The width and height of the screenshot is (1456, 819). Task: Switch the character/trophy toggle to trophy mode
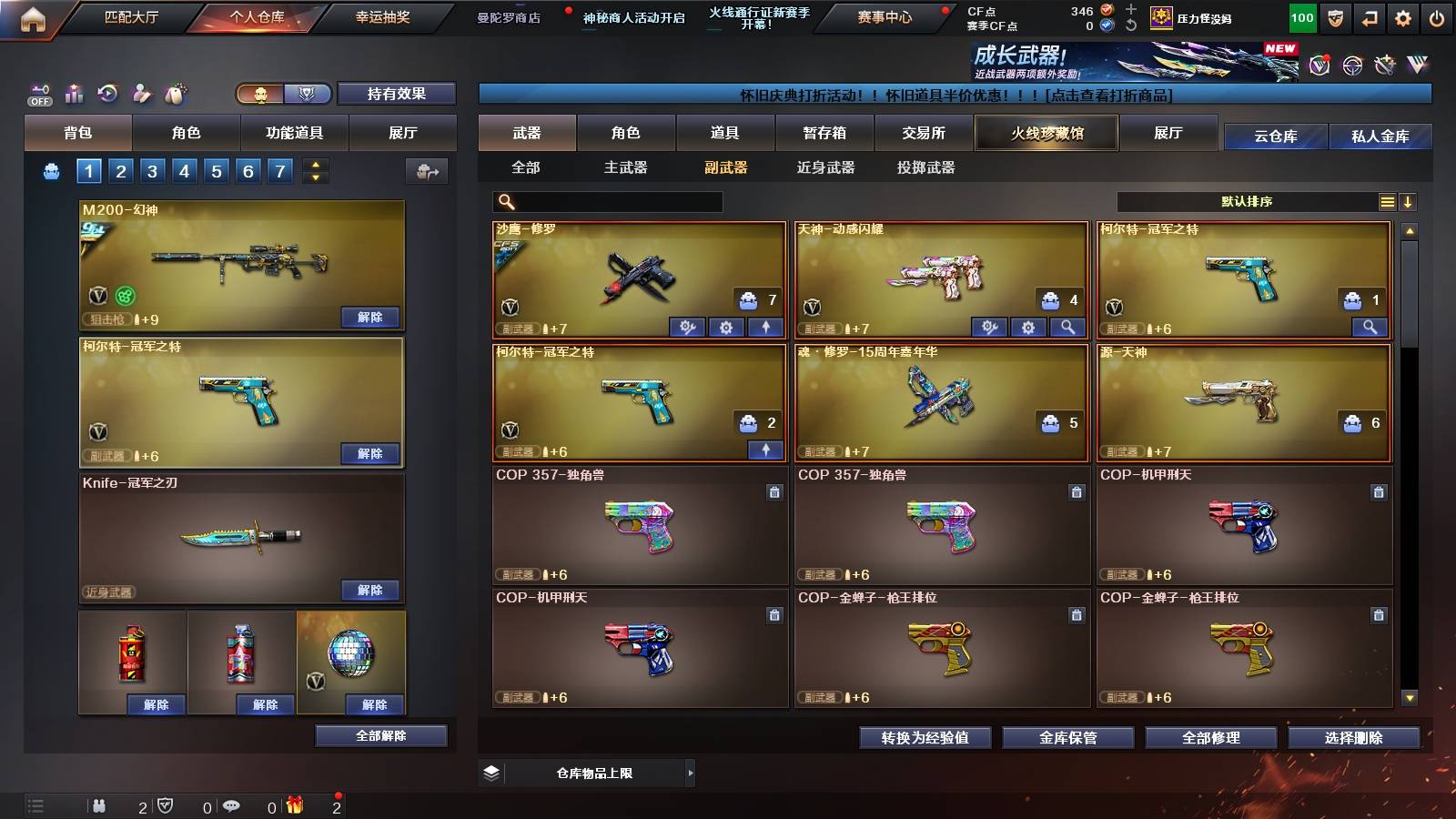[307, 95]
